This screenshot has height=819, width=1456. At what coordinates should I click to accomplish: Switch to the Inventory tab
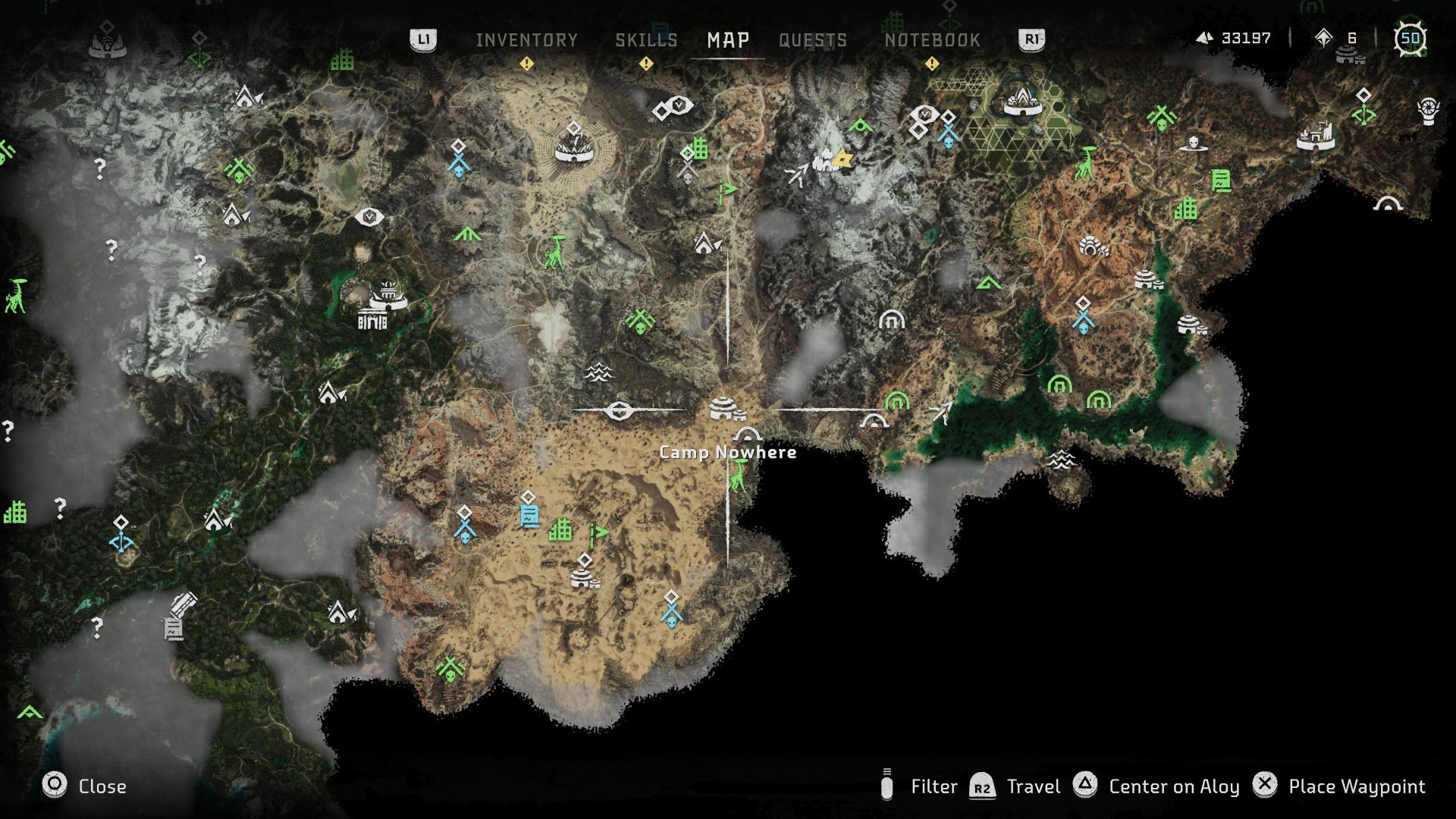528,39
